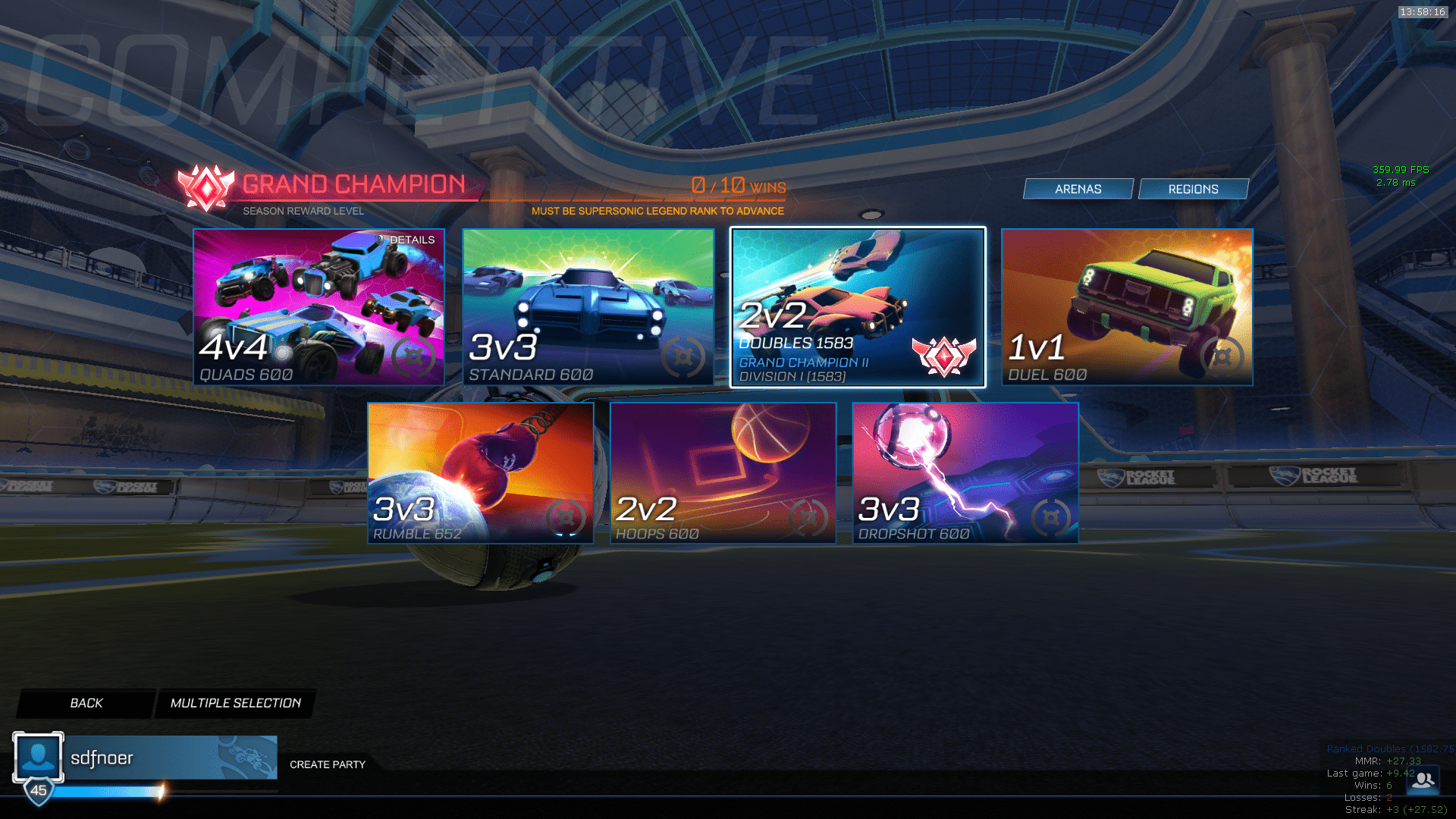Click the Back button

(86, 703)
